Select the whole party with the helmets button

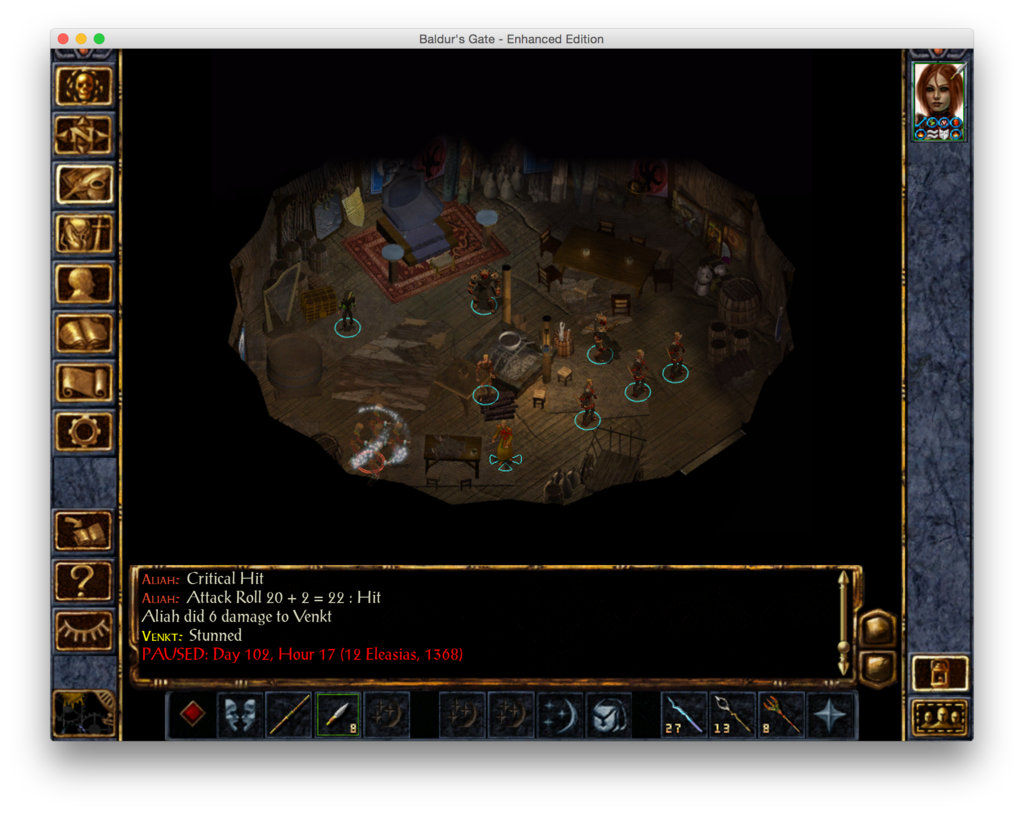(x=940, y=717)
